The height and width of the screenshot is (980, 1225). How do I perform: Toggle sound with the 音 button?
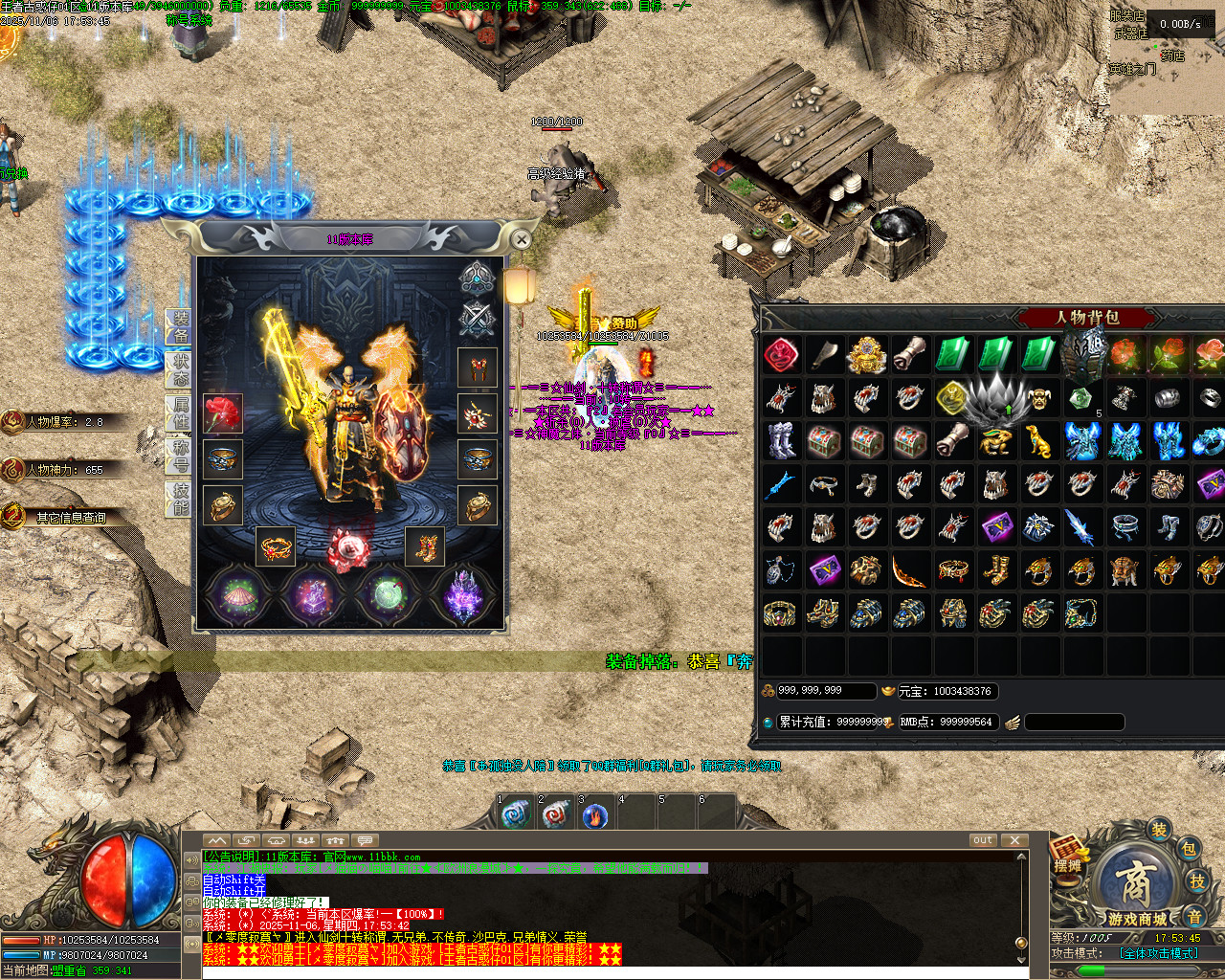pos(1194,916)
